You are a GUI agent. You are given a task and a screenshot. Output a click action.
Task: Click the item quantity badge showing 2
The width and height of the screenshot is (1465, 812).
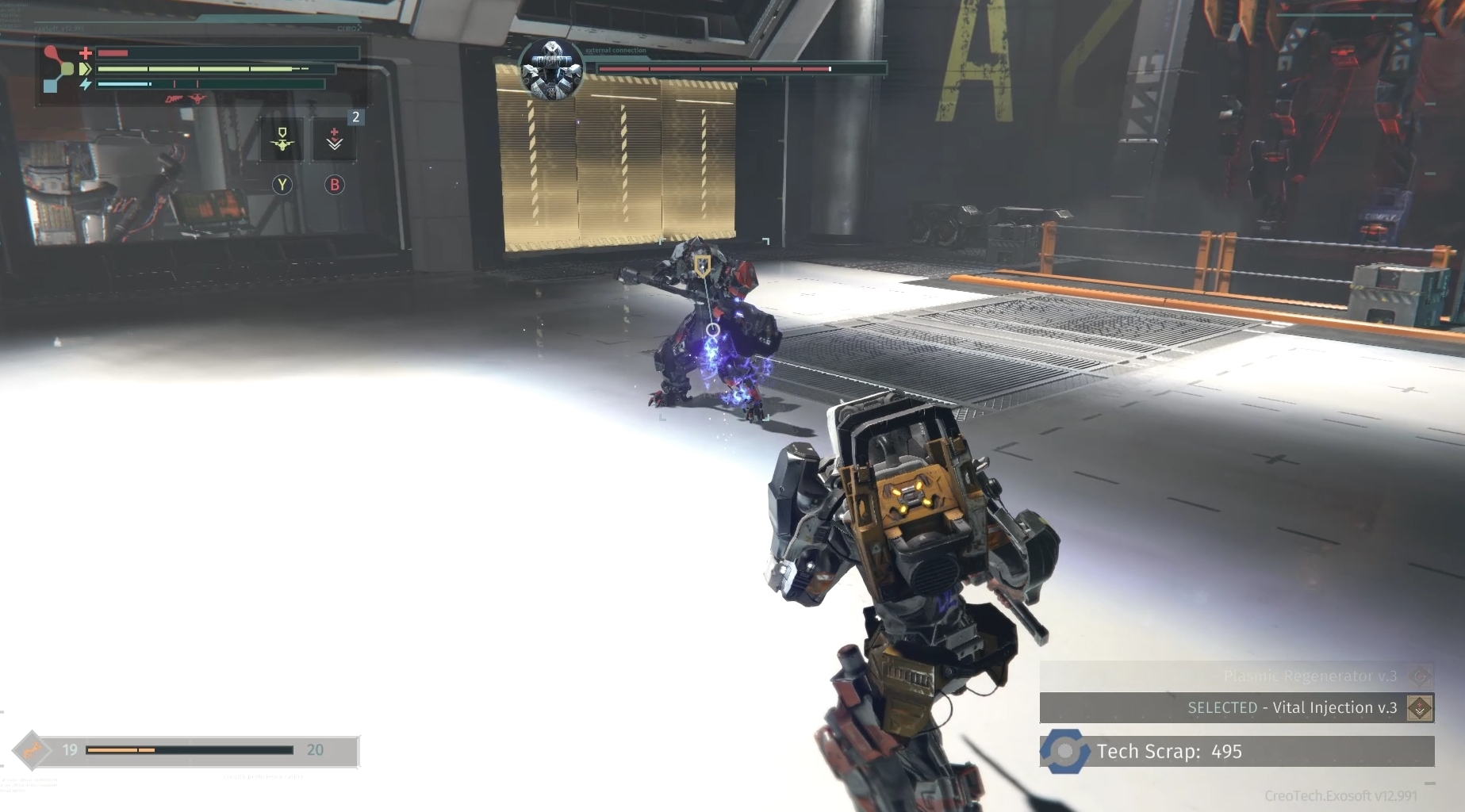click(355, 117)
